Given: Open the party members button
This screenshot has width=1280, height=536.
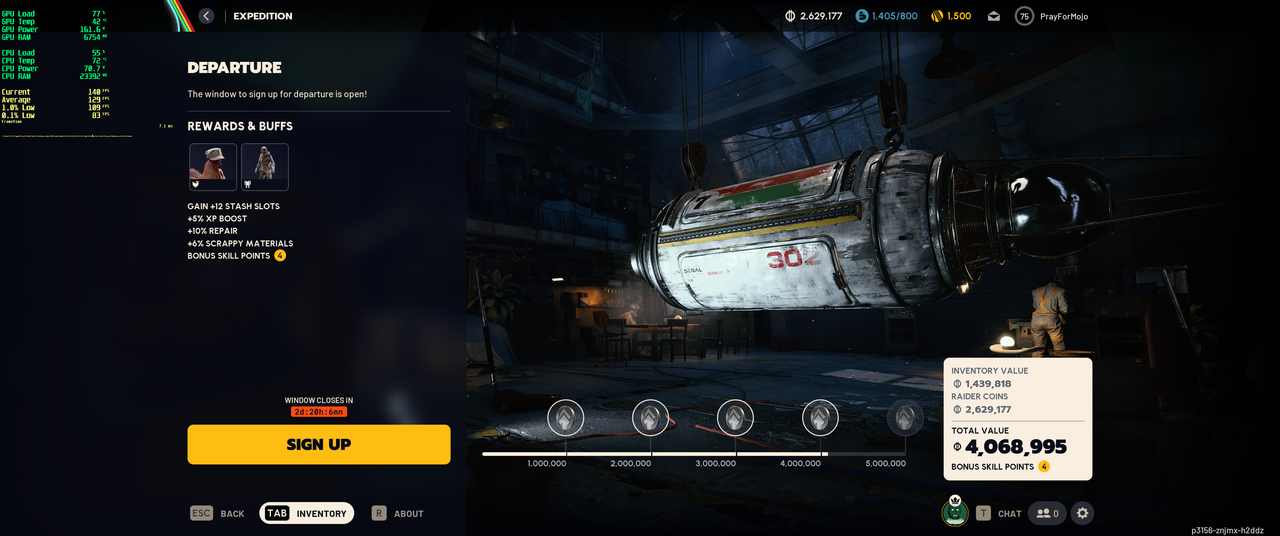Looking at the screenshot, I should click(x=1047, y=513).
